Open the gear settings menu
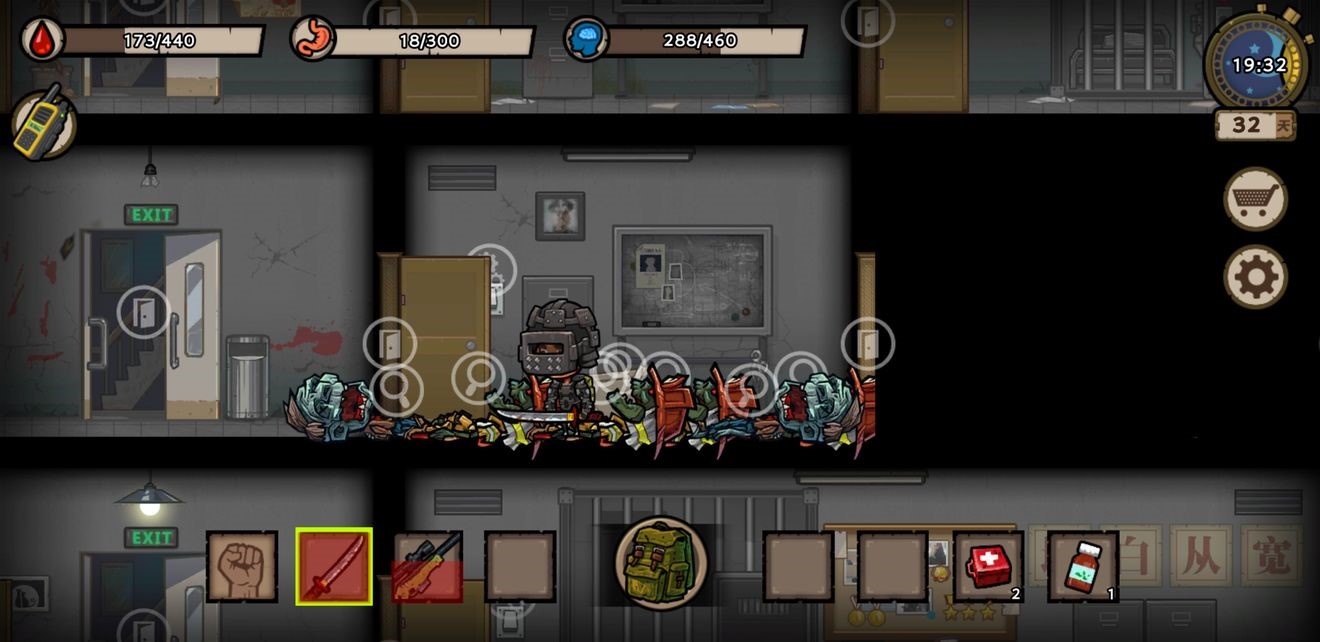This screenshot has width=1320, height=642. [1255, 277]
